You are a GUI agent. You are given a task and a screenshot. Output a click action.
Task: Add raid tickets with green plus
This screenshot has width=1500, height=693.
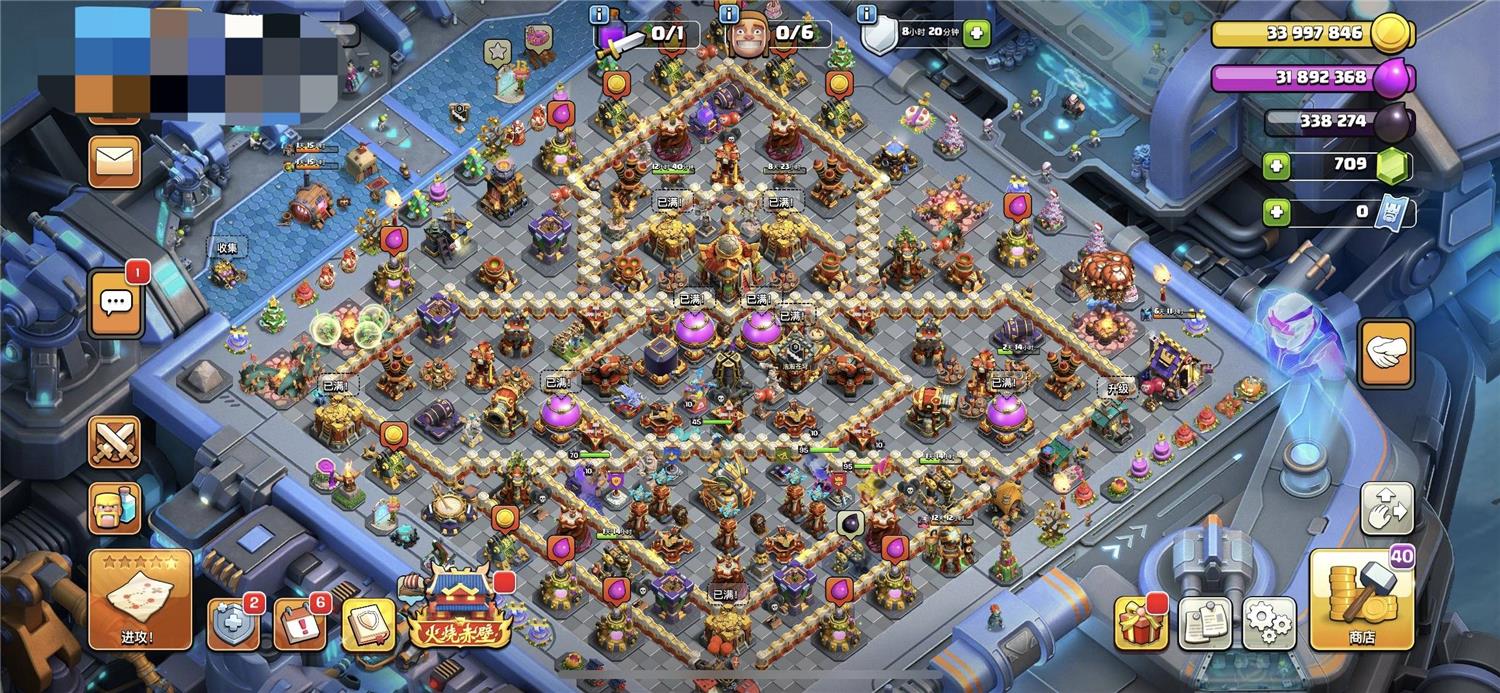1275,212
